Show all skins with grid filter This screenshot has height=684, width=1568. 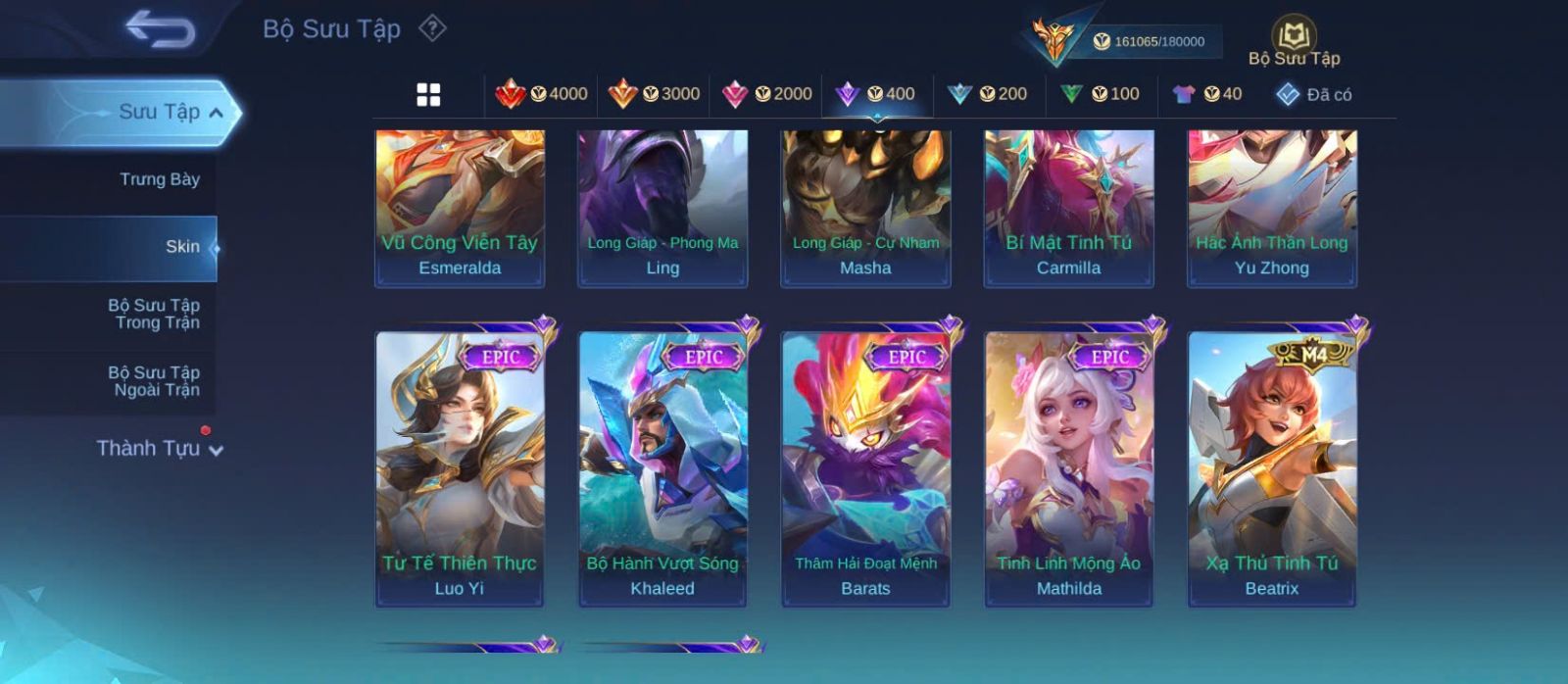428,94
